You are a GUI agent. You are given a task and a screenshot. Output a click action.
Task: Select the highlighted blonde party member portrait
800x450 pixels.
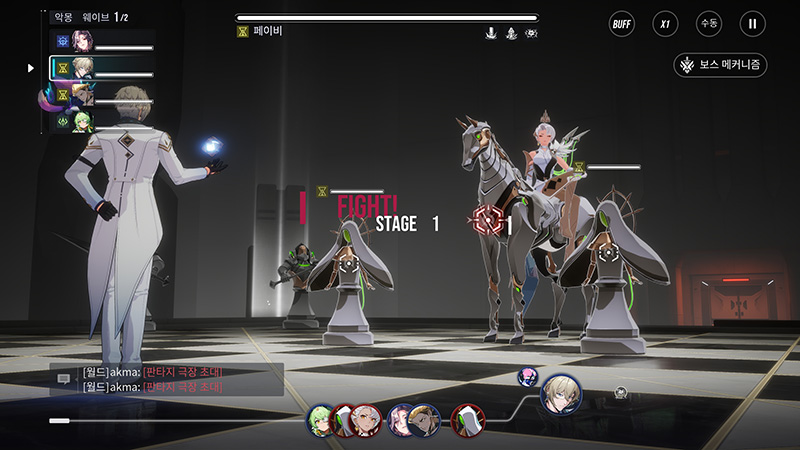82,68
